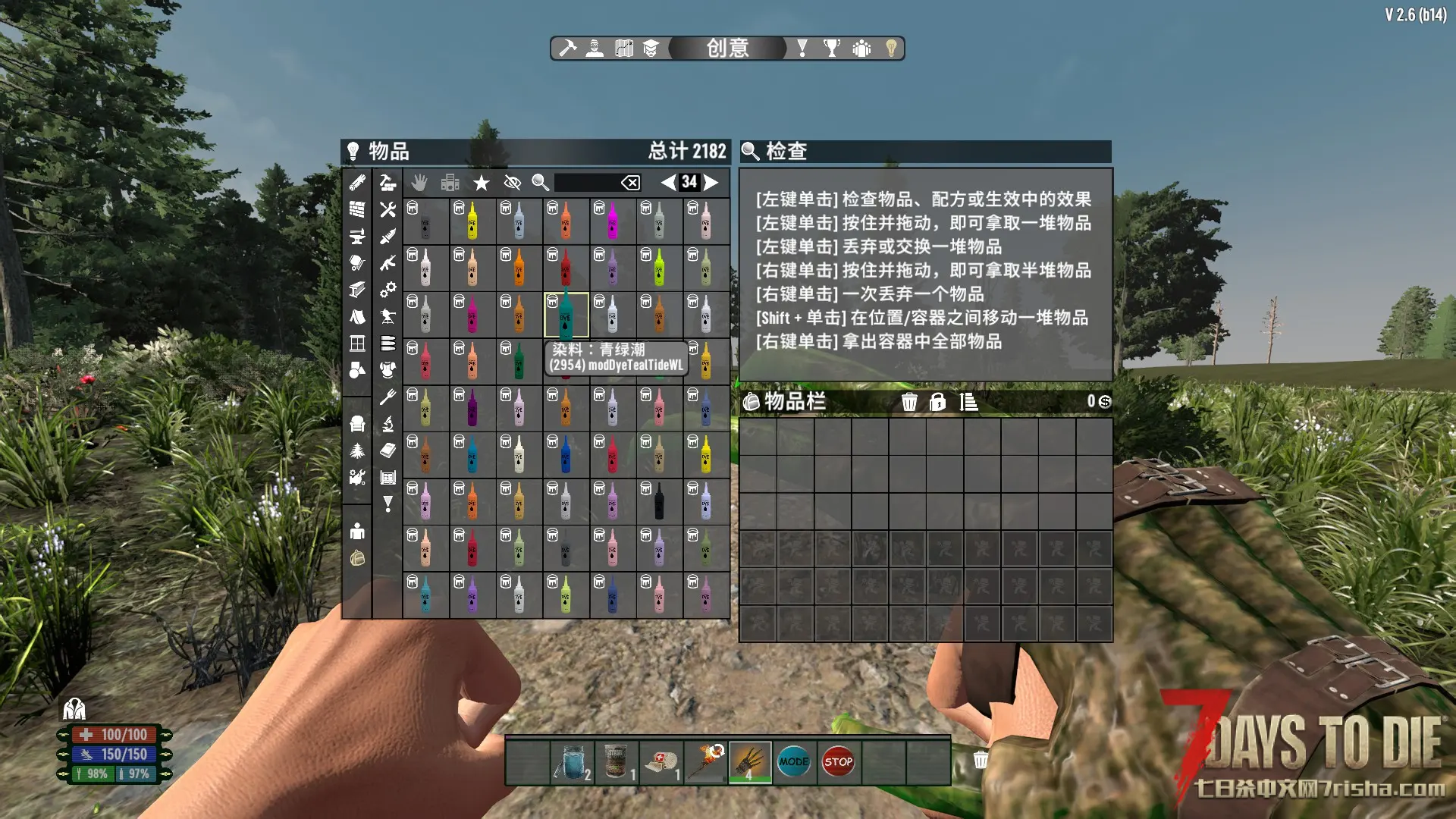1456x819 pixels.
Task: Go to previous item page
Action: [x=667, y=182]
